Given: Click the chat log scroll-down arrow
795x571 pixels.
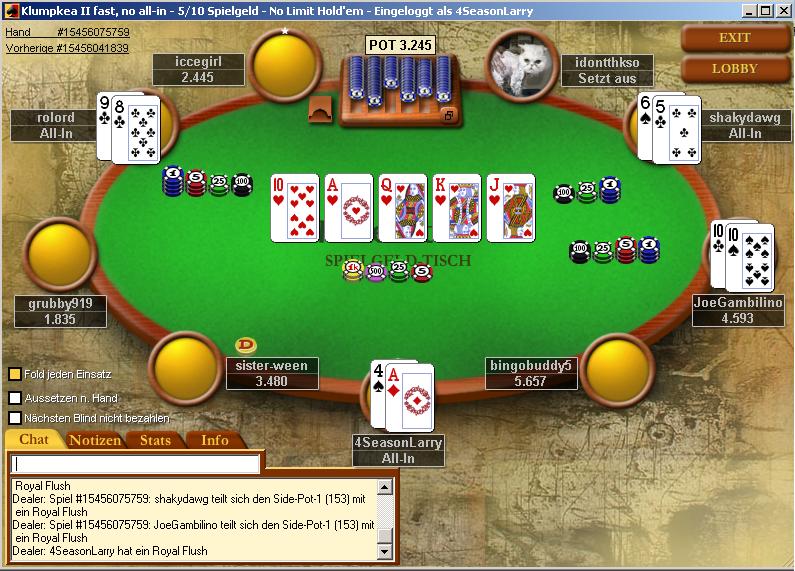Looking at the screenshot, I should (384, 551).
